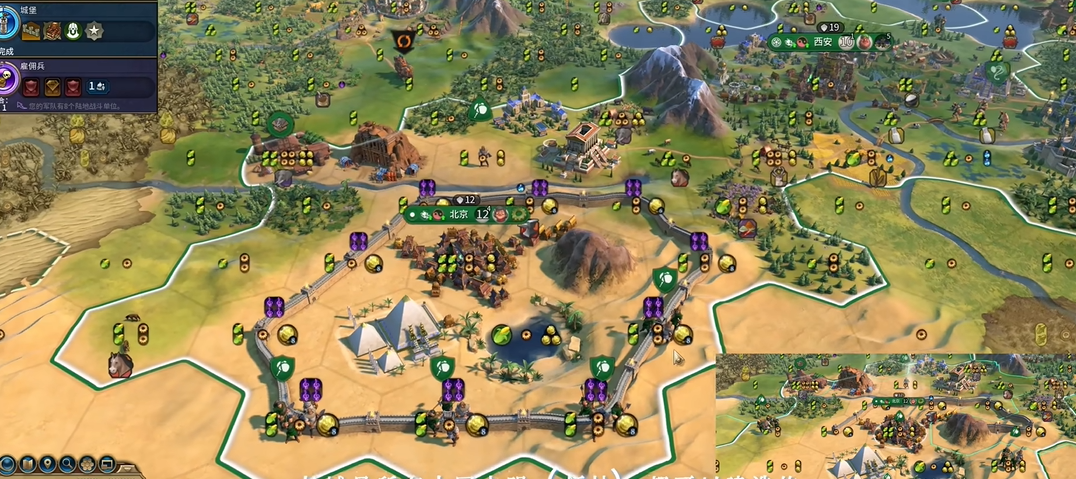Viewport: 1076px width, 479px height.
Task: Open the 北京 city banner
Action: coord(458,214)
